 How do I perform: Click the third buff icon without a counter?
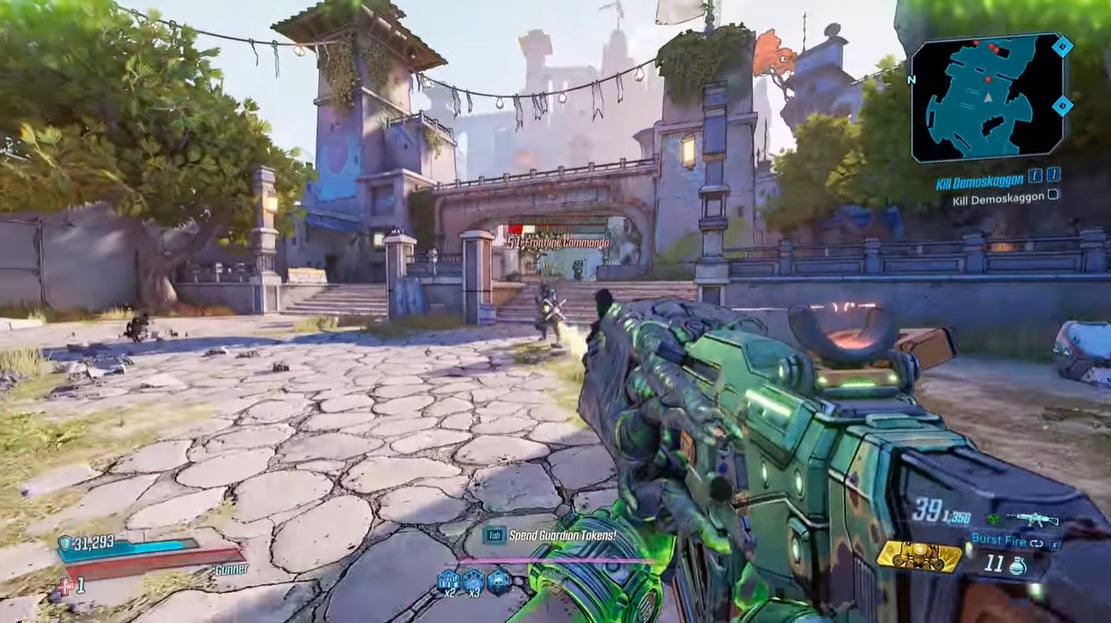coord(498,579)
